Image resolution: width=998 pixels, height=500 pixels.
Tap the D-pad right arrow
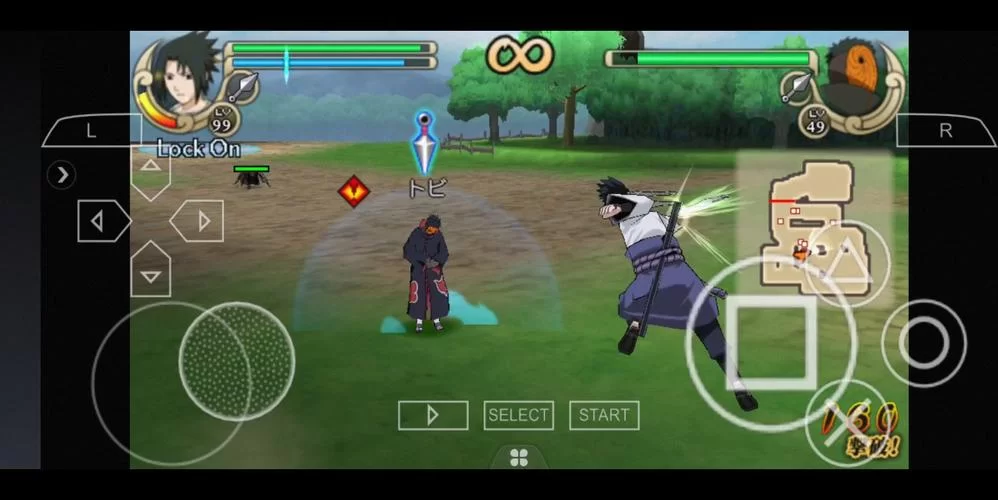pos(198,221)
